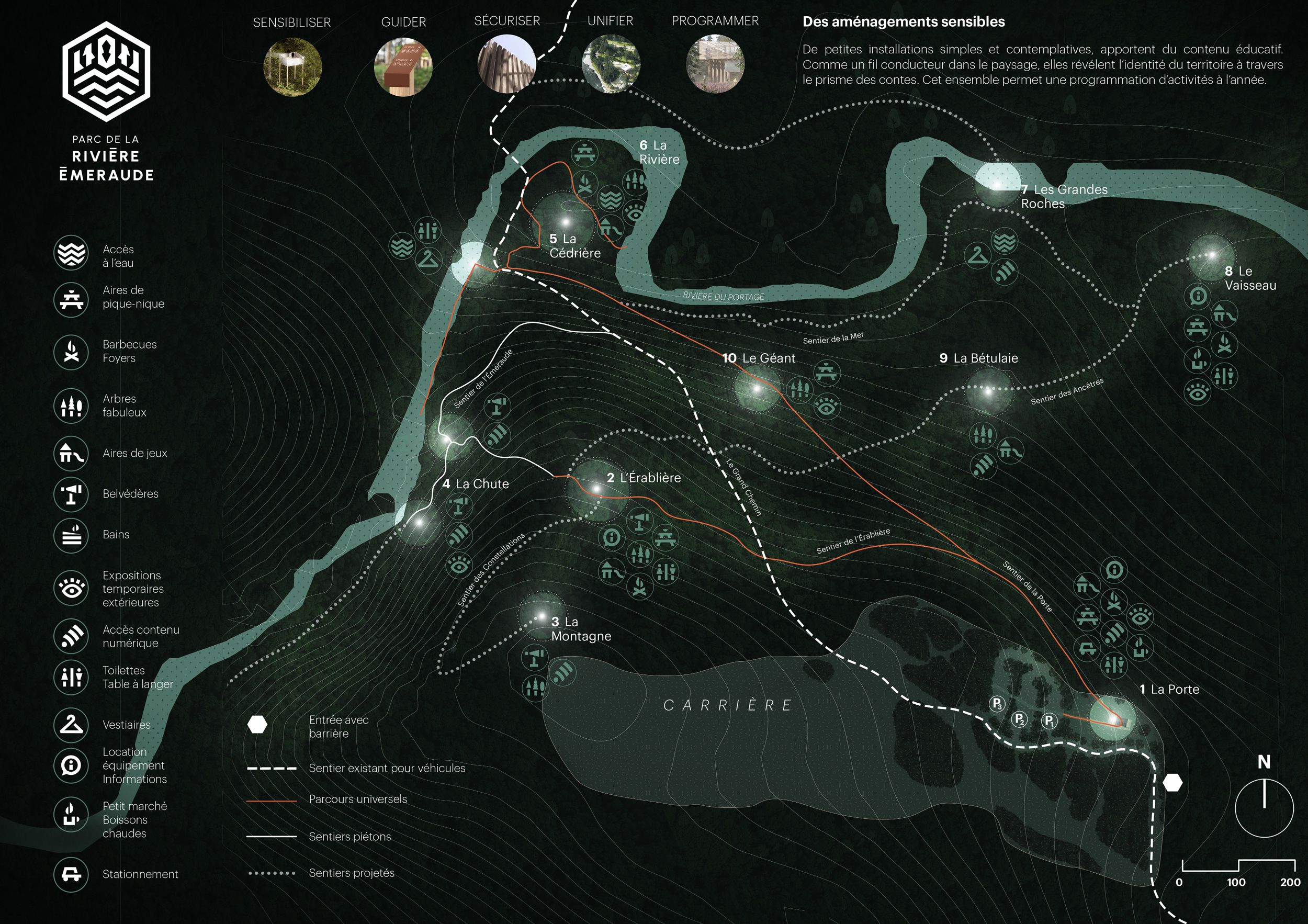Select the Accès à l'eau legend entry

click(71, 252)
